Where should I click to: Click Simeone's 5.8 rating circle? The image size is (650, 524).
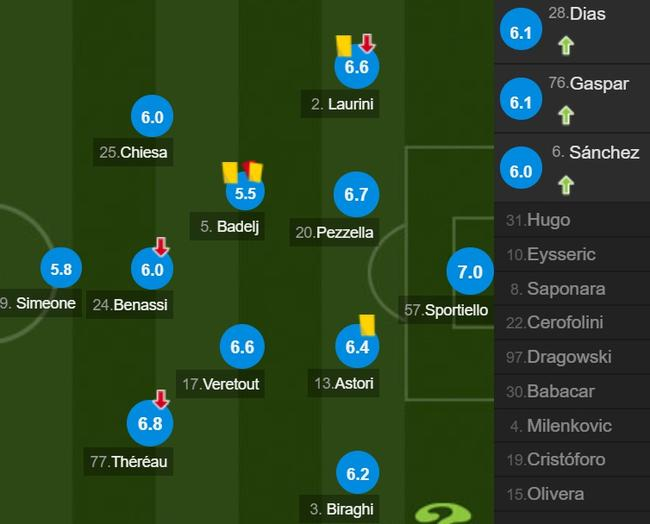click(61, 269)
